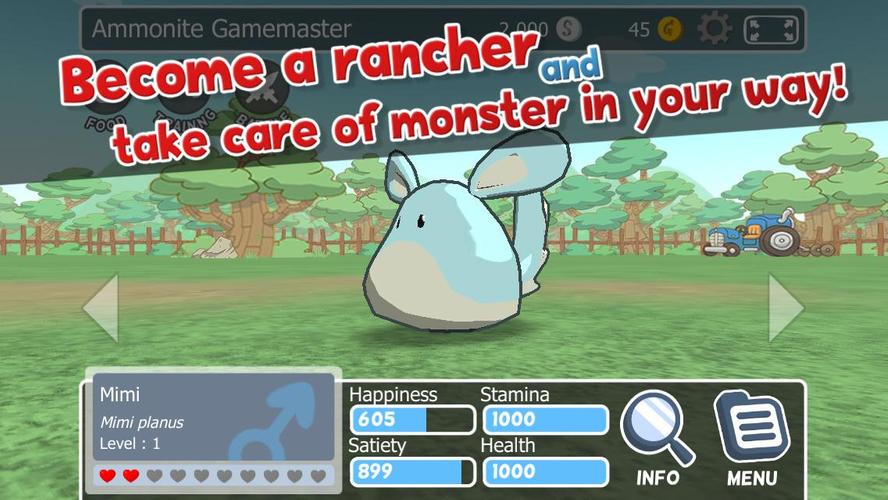Image resolution: width=888 pixels, height=500 pixels.
Task: Toggle fullscreen with the expand arrows icon
Action: pyautogui.click(x=773, y=28)
